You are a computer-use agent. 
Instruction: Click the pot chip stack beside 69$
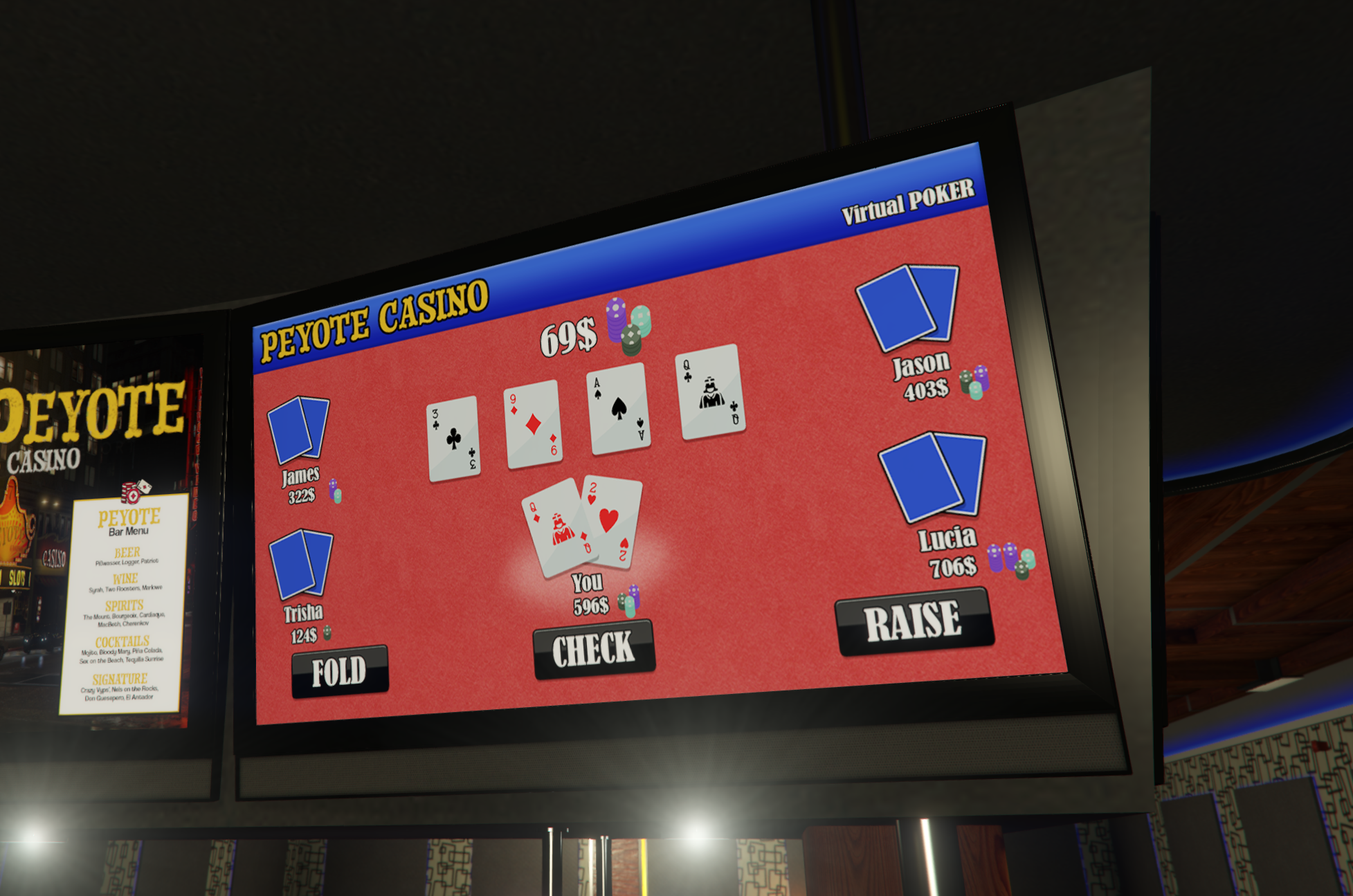628,325
